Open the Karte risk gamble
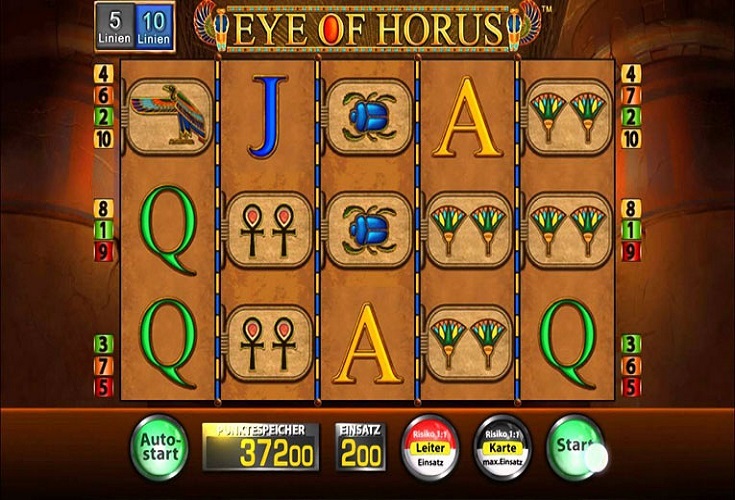Image resolution: width=735 pixels, height=500 pixels. coord(501,446)
